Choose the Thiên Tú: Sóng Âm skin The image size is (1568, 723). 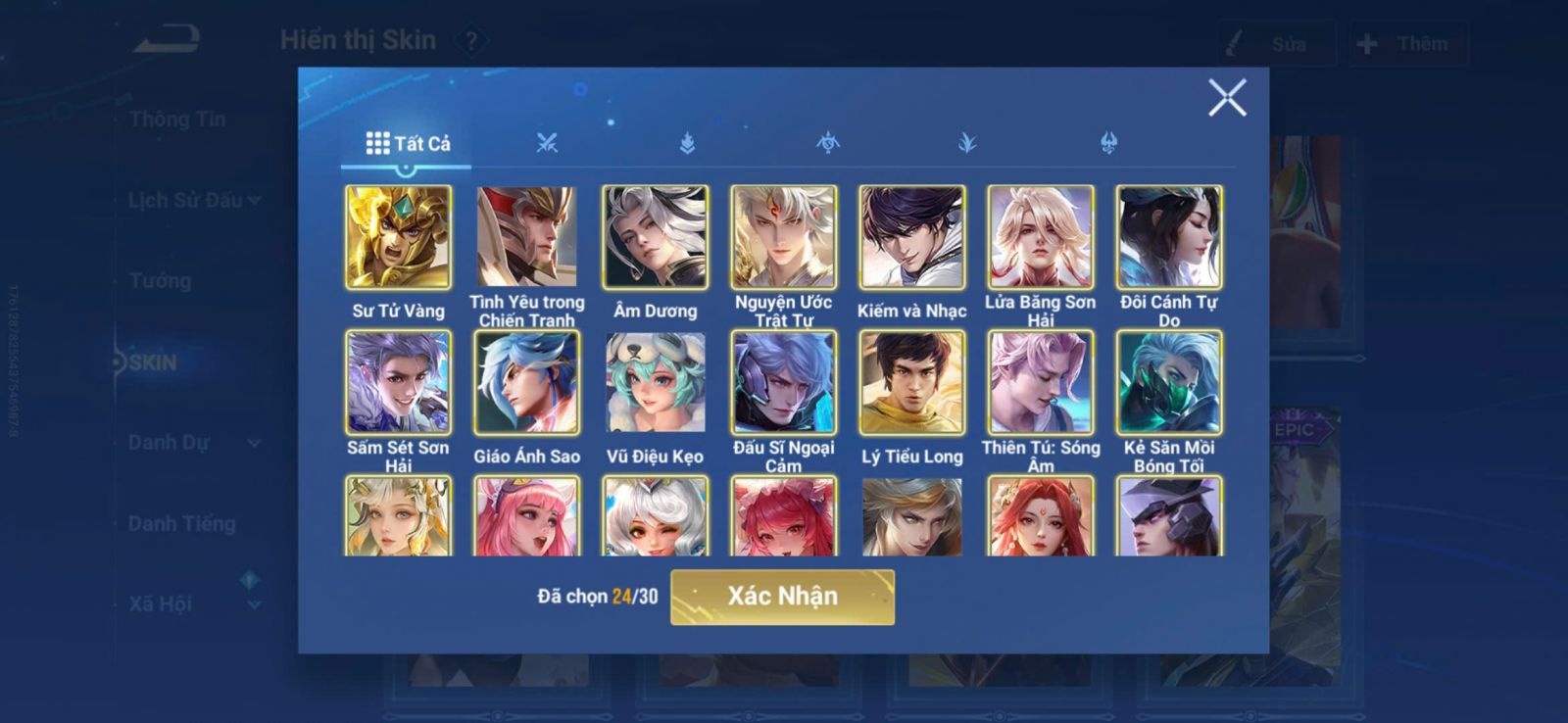tap(1040, 382)
